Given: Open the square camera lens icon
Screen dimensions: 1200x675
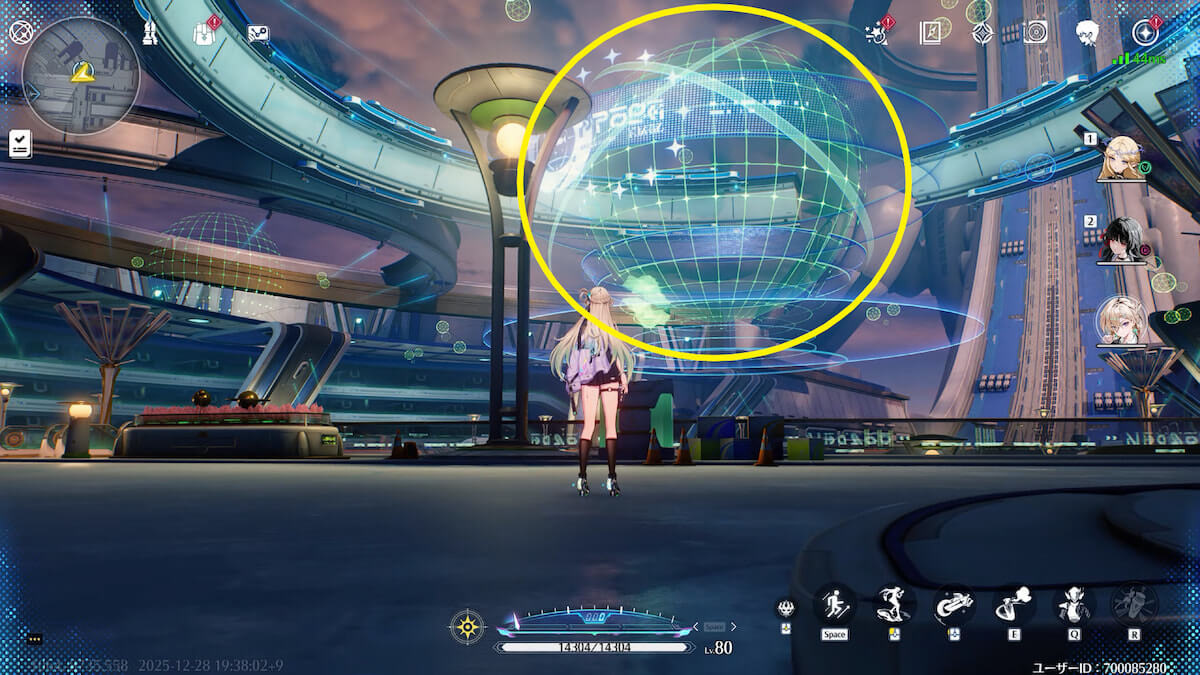Looking at the screenshot, I should pyautogui.click(x=1034, y=32).
